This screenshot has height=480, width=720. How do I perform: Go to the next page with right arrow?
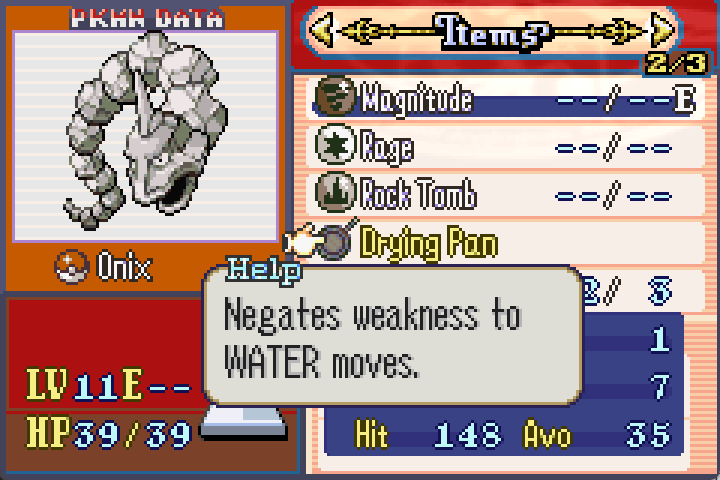663,32
